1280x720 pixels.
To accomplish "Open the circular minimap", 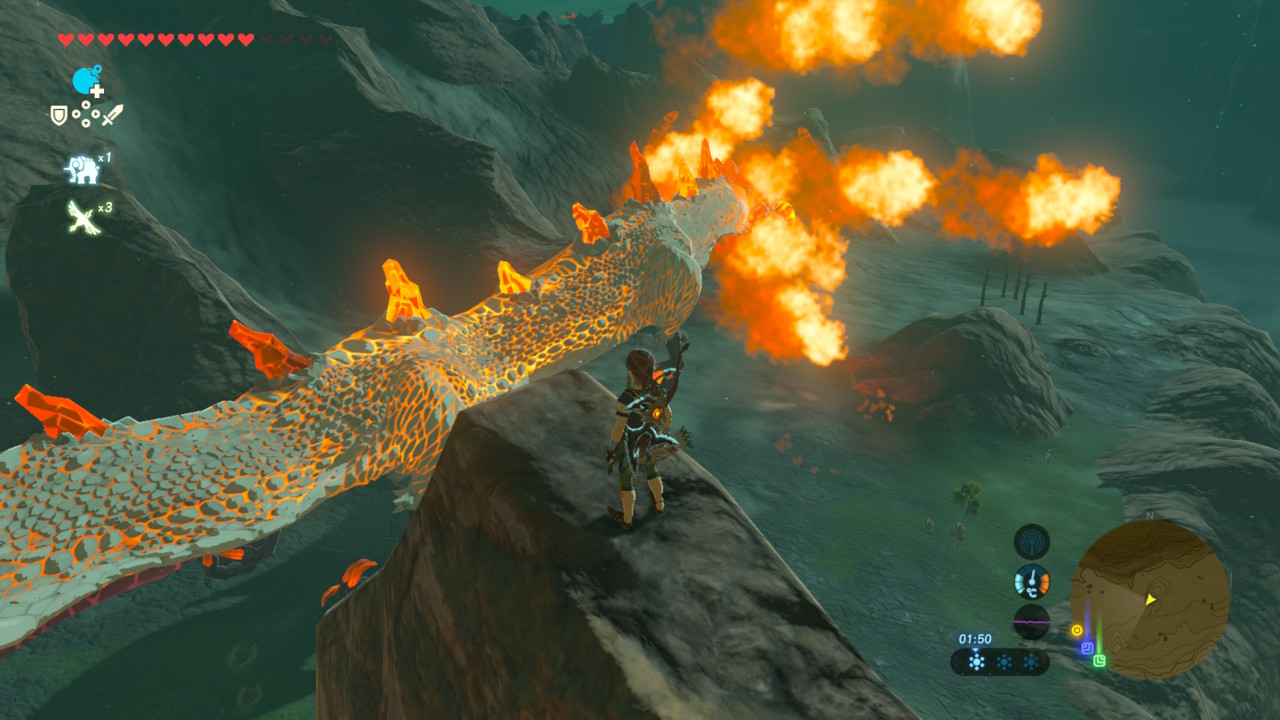I will (1150, 600).
